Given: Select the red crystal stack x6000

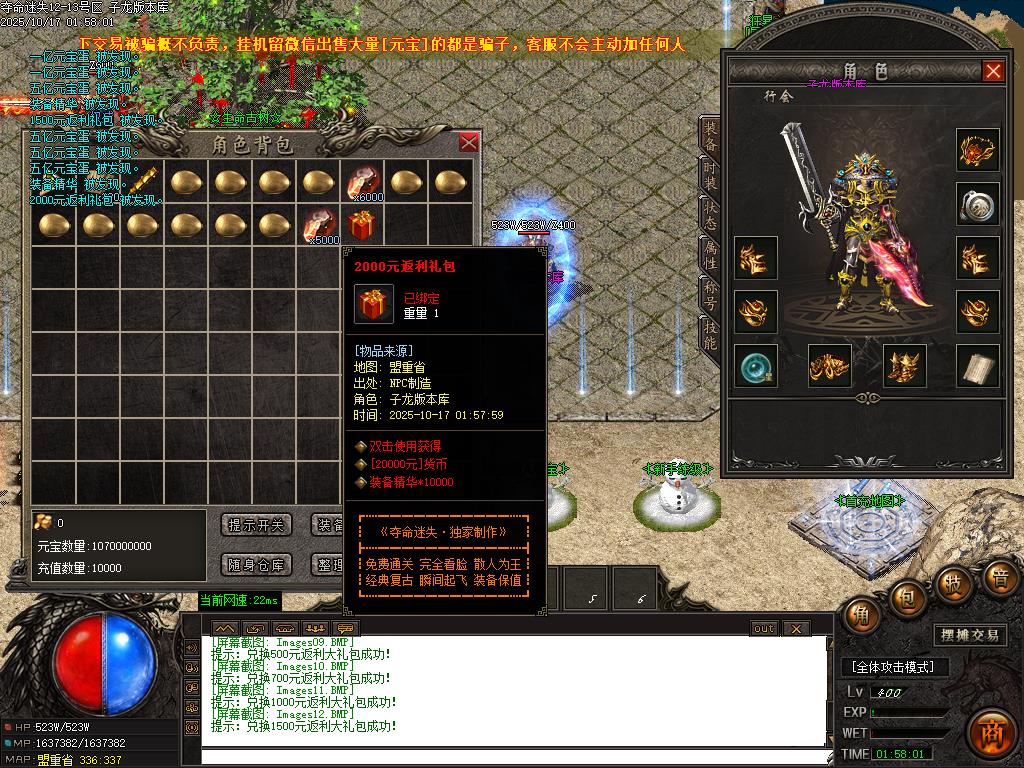Looking at the screenshot, I should coord(362,183).
